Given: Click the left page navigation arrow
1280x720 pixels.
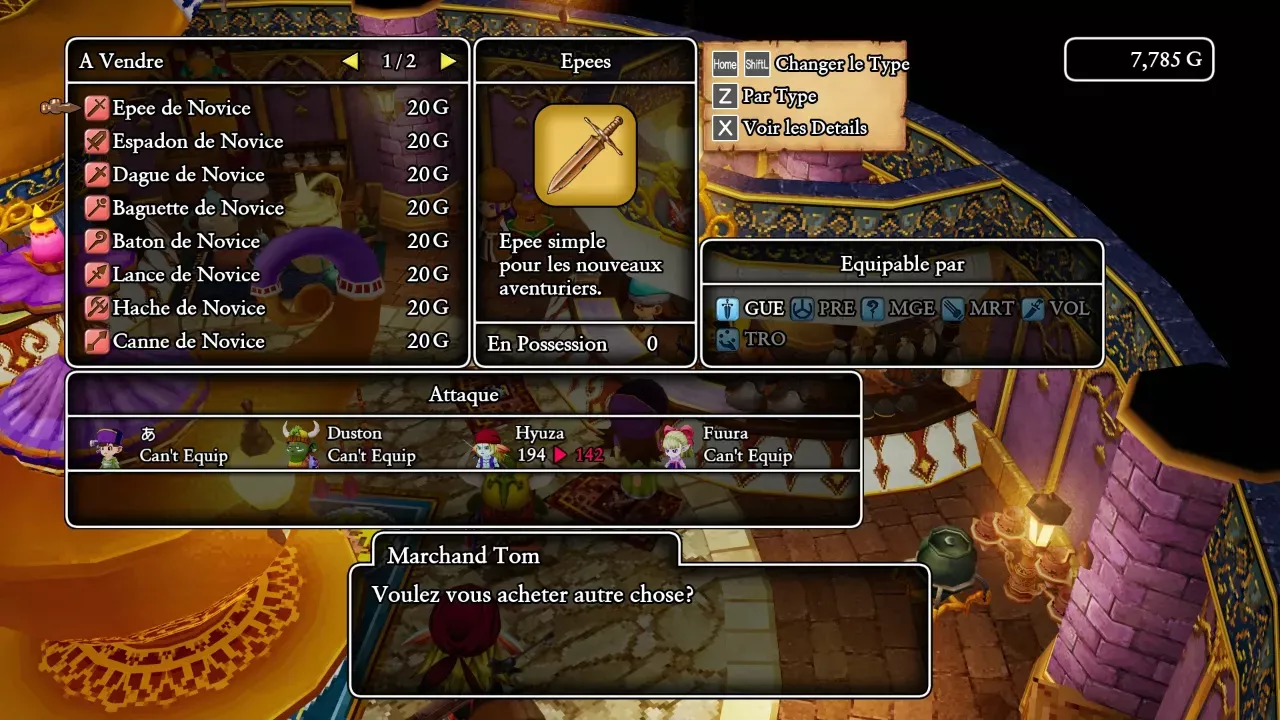Looking at the screenshot, I should click(350, 61).
